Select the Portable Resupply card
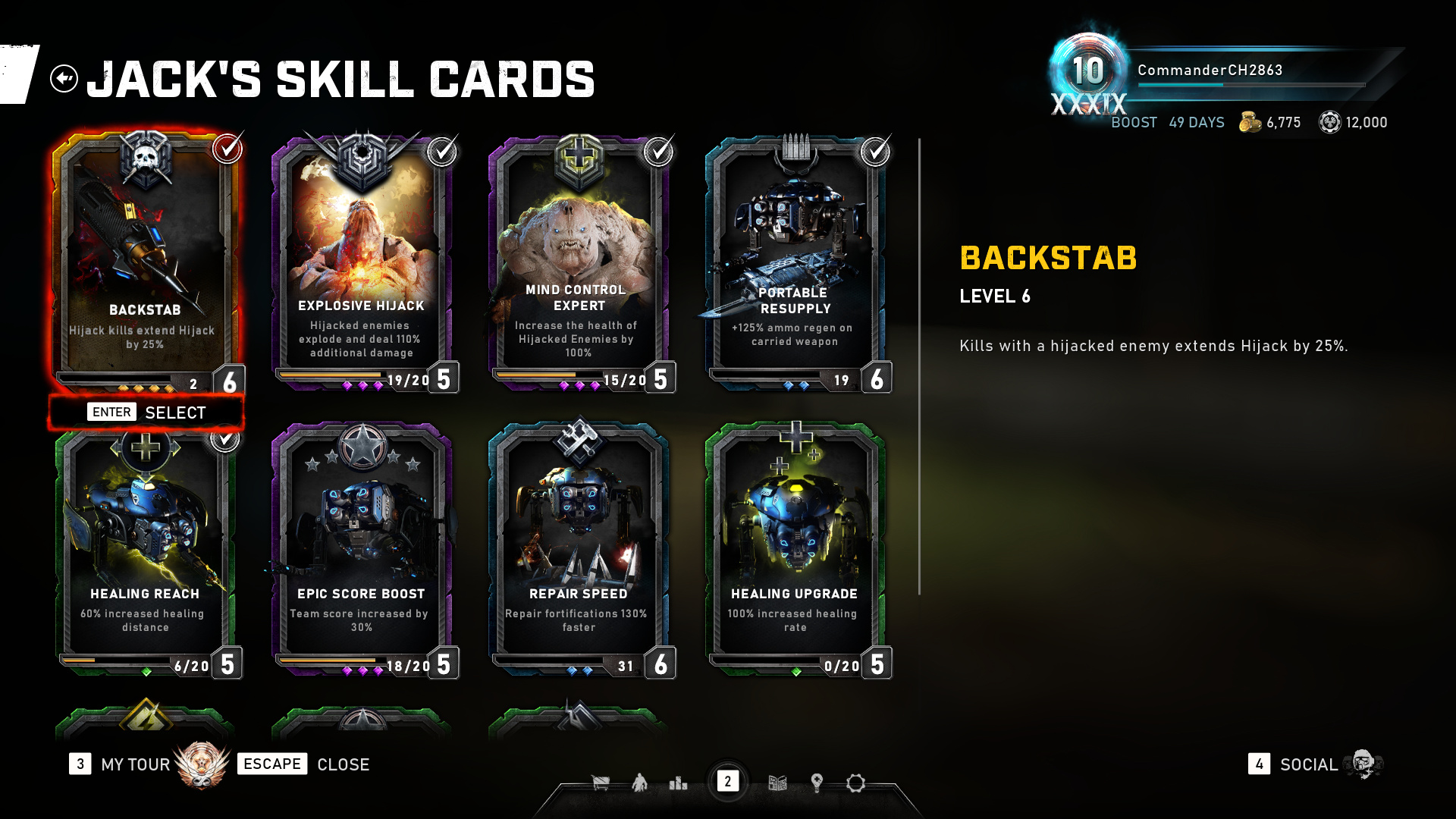 [x=795, y=258]
